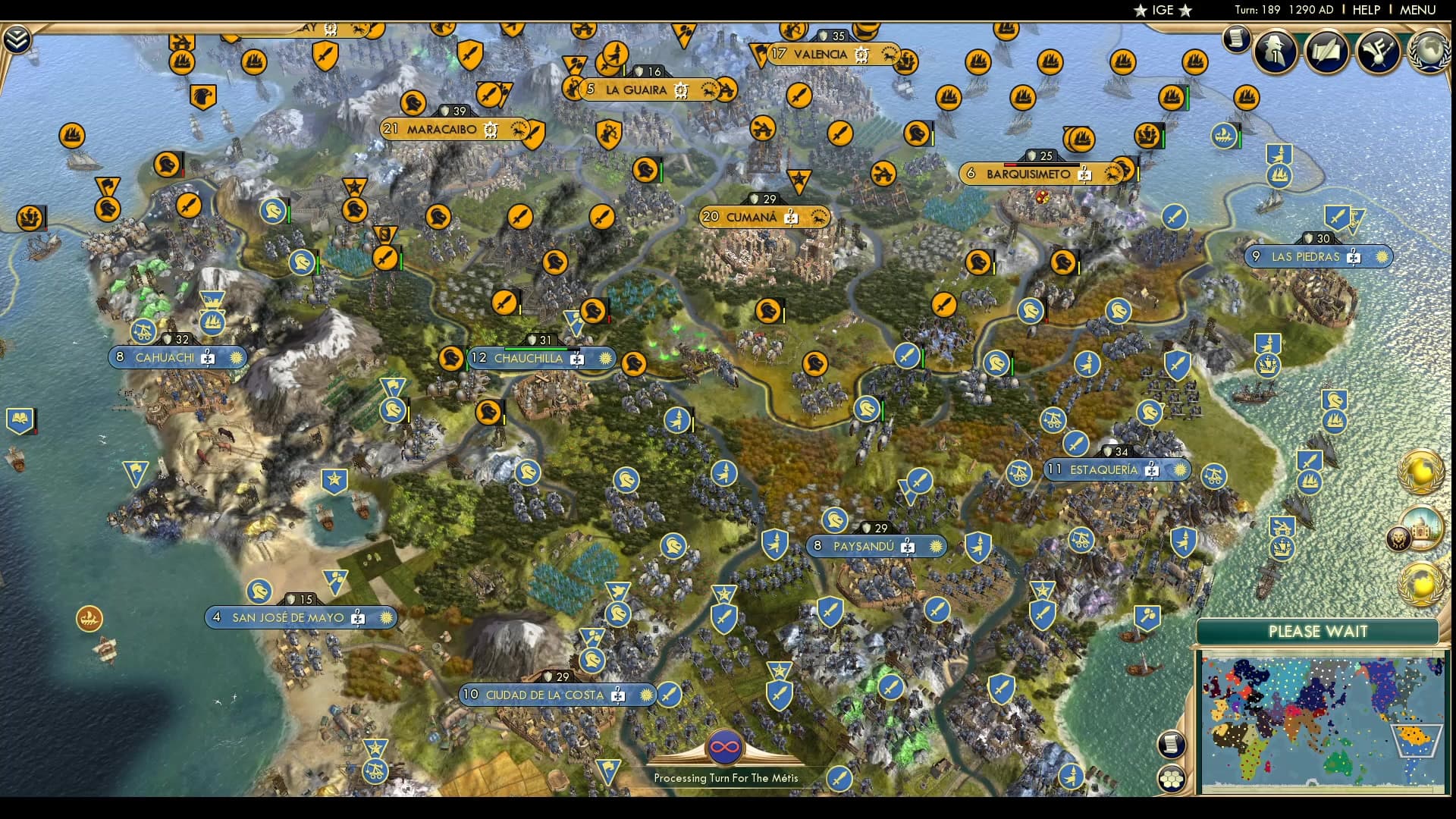Click the sun icon on Cahuachi's banner

tap(237, 356)
